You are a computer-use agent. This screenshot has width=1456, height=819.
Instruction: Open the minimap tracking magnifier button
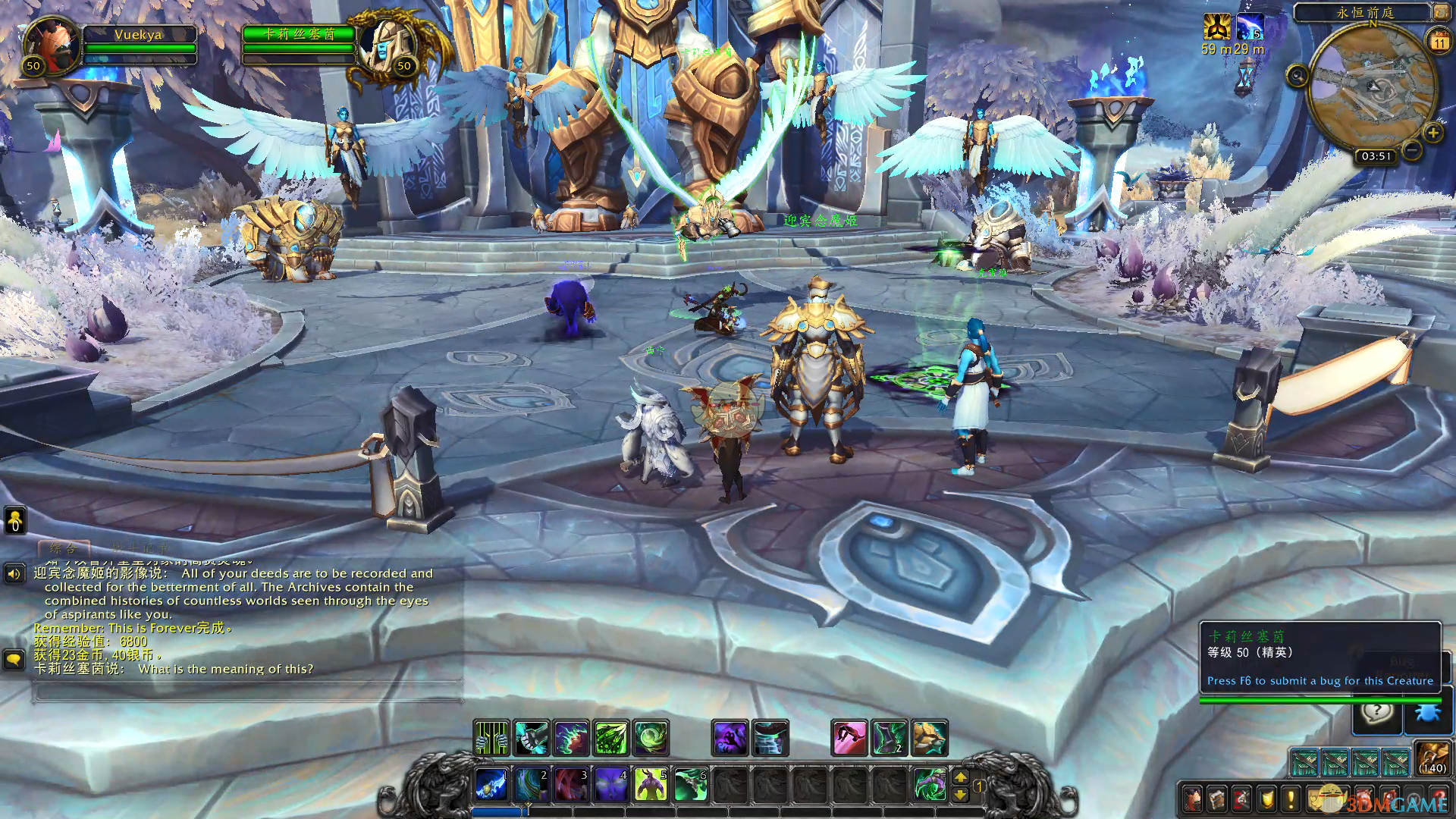click(x=1297, y=76)
